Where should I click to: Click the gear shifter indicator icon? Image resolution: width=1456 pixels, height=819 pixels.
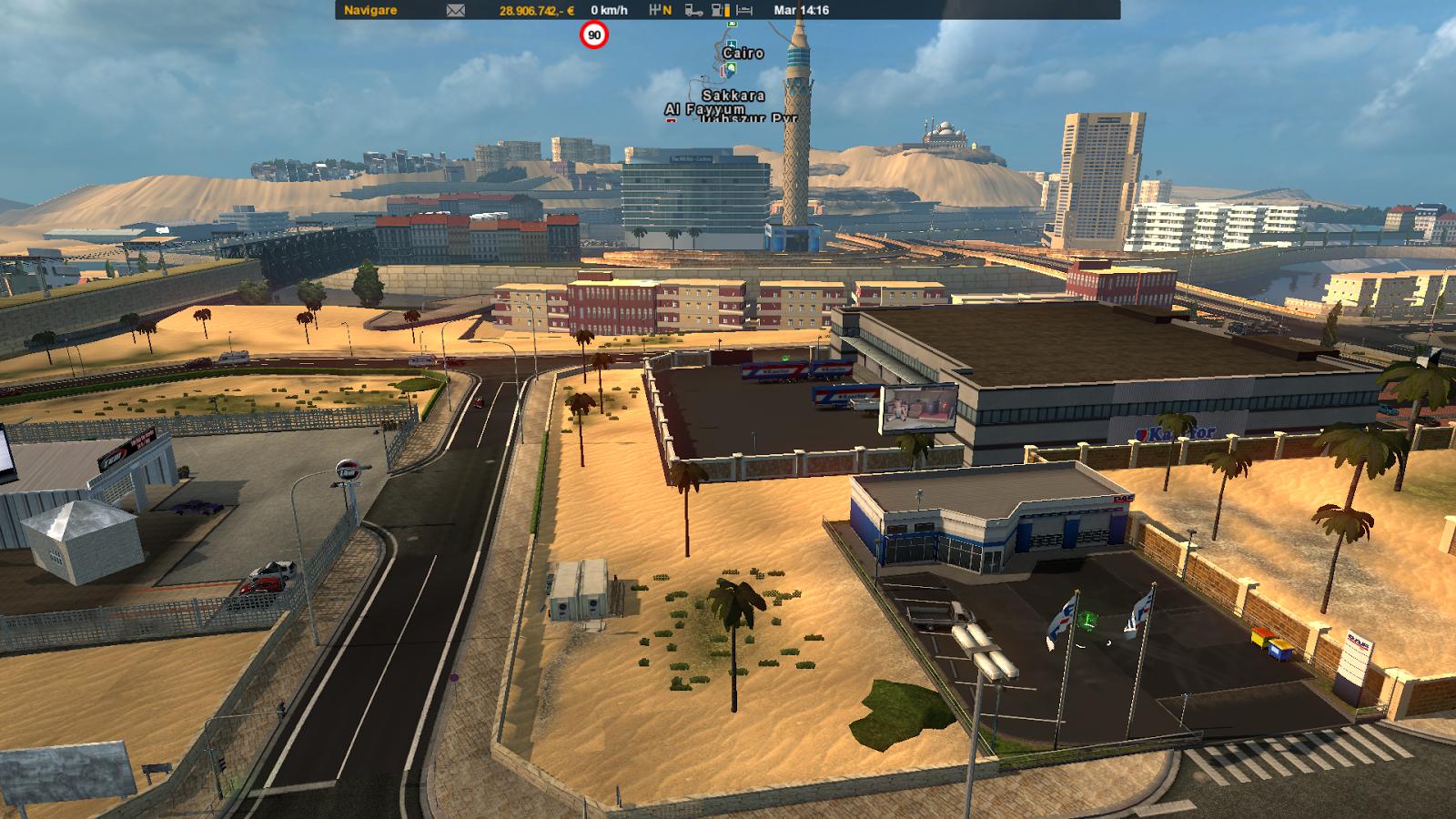[661, 11]
